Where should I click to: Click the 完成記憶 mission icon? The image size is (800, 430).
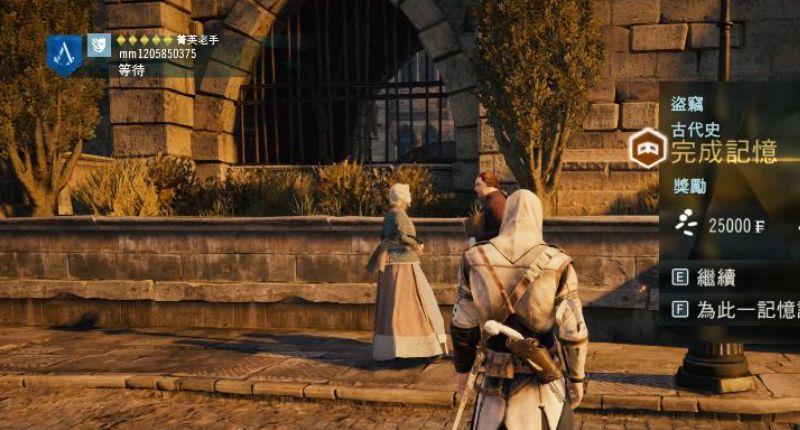[649, 151]
